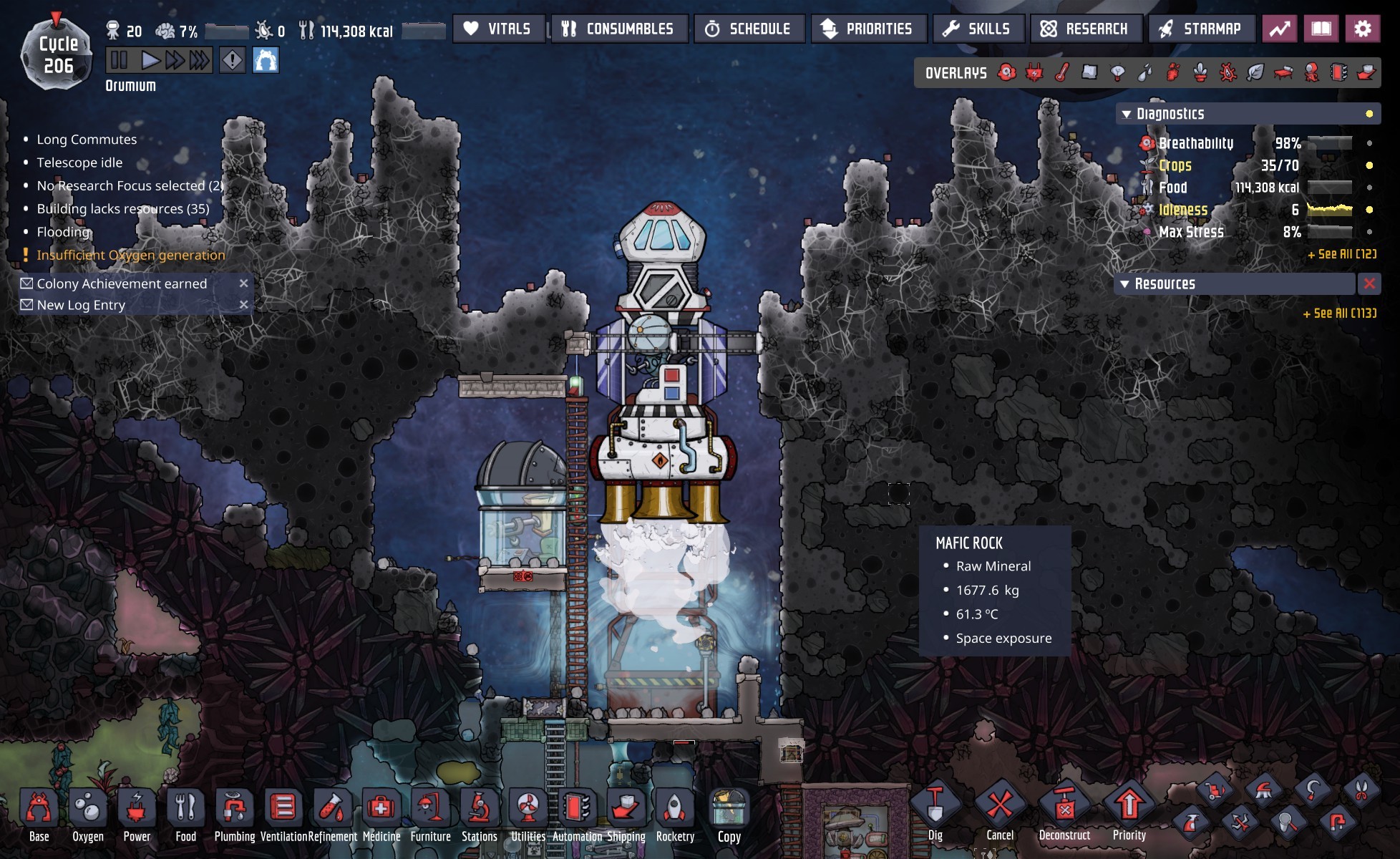Viewport: 1400px width, 859px height.
Task: Open the Priorities screen
Action: [x=868, y=29]
